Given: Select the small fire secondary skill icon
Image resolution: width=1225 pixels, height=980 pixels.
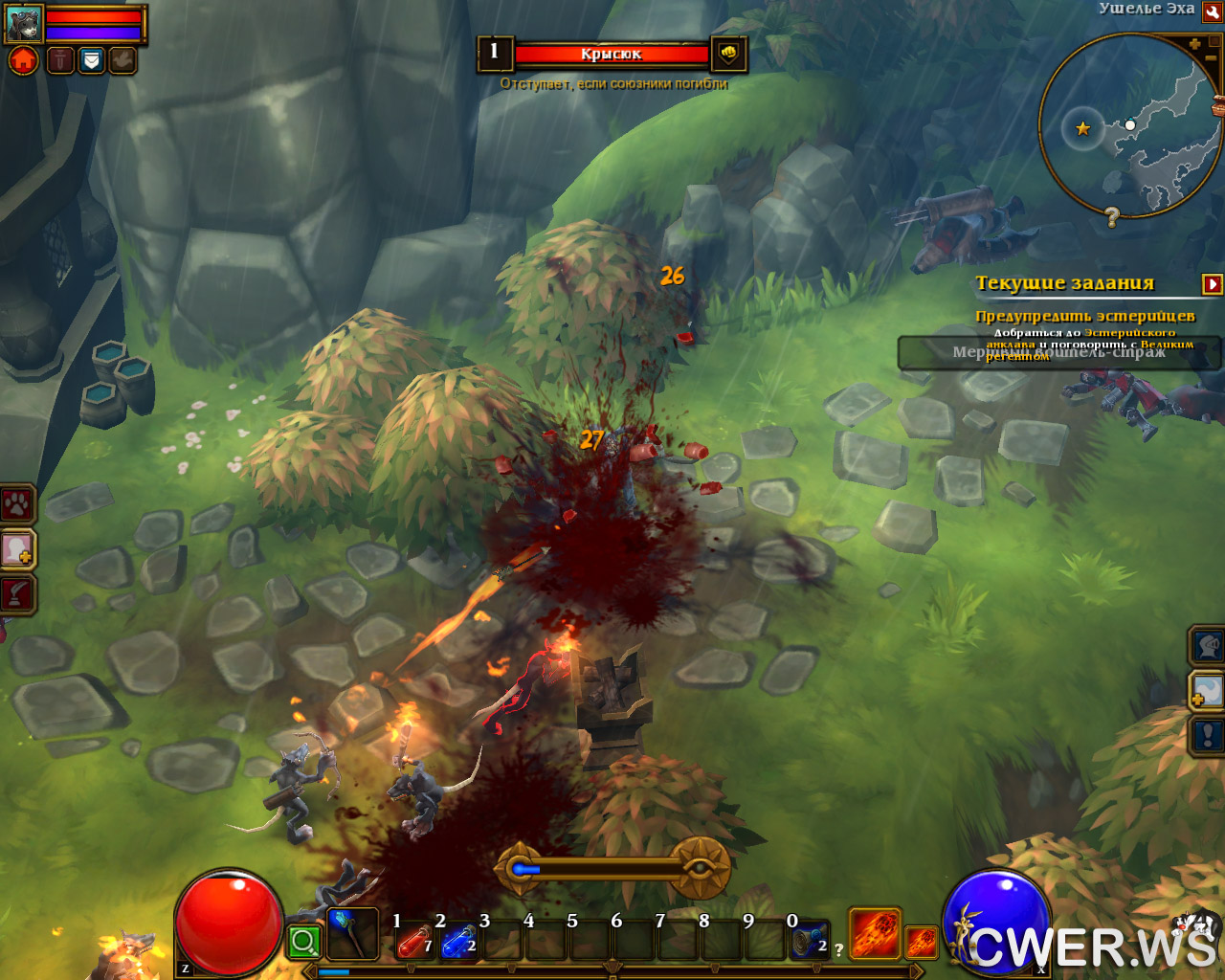Looking at the screenshot, I should pyautogui.click(x=921, y=942).
